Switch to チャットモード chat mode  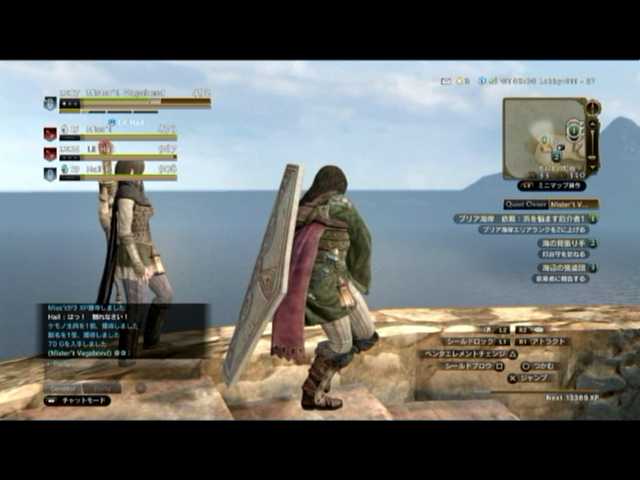pos(77,400)
